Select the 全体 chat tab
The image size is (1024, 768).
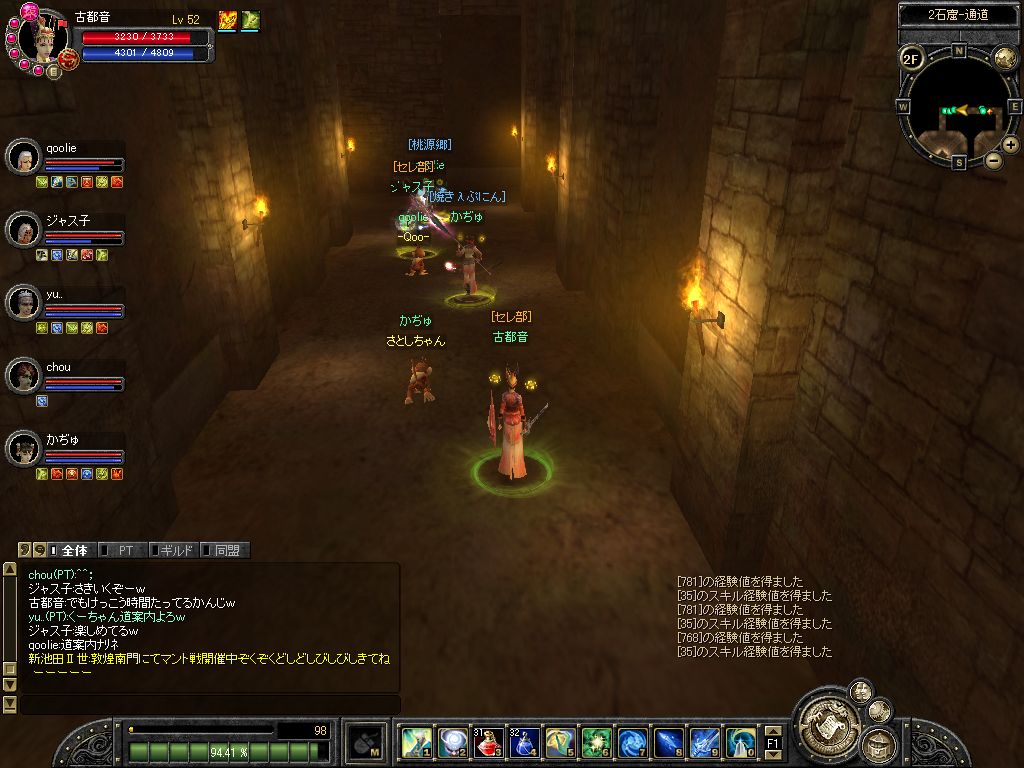click(73, 550)
